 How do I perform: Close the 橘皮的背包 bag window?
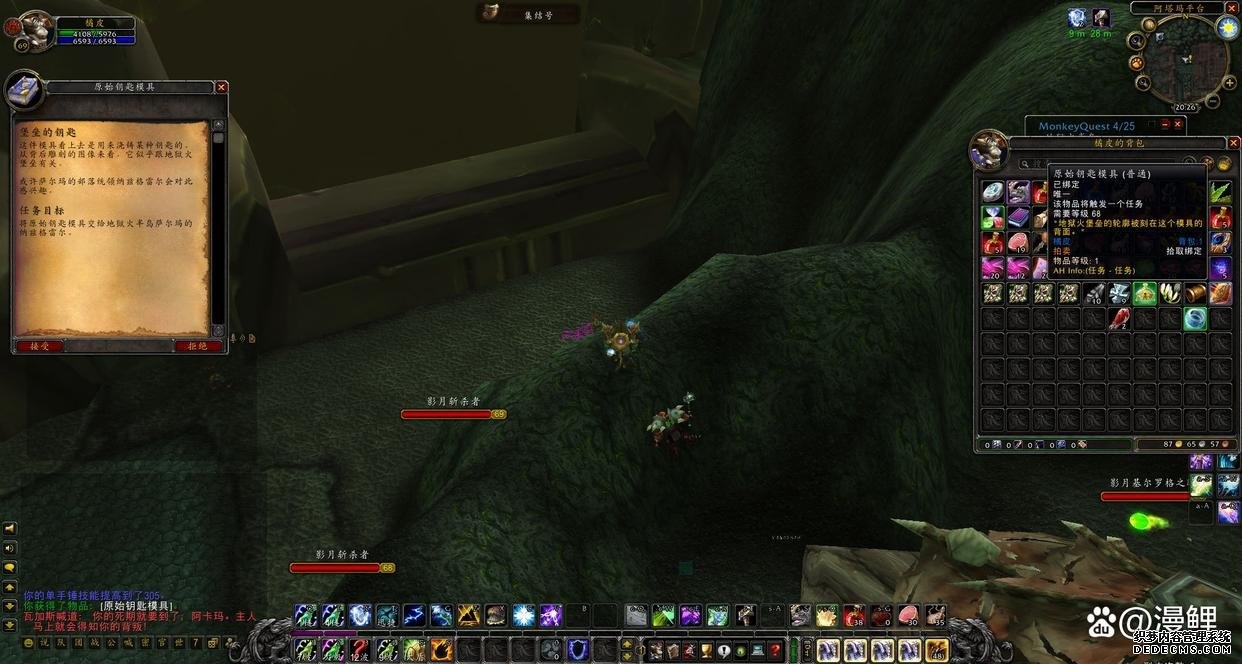click(1233, 143)
